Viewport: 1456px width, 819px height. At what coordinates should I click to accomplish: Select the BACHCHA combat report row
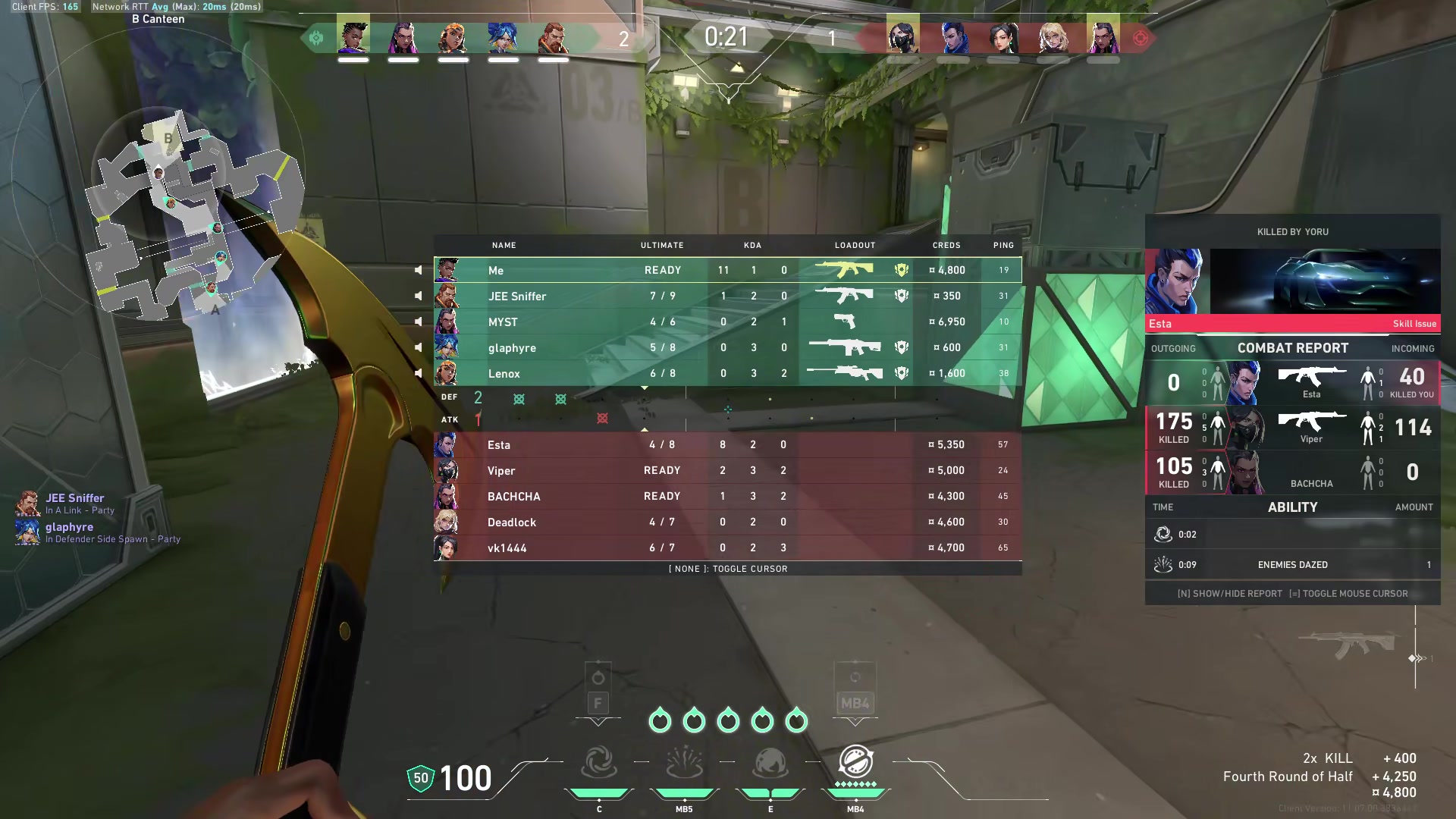(x=1292, y=472)
